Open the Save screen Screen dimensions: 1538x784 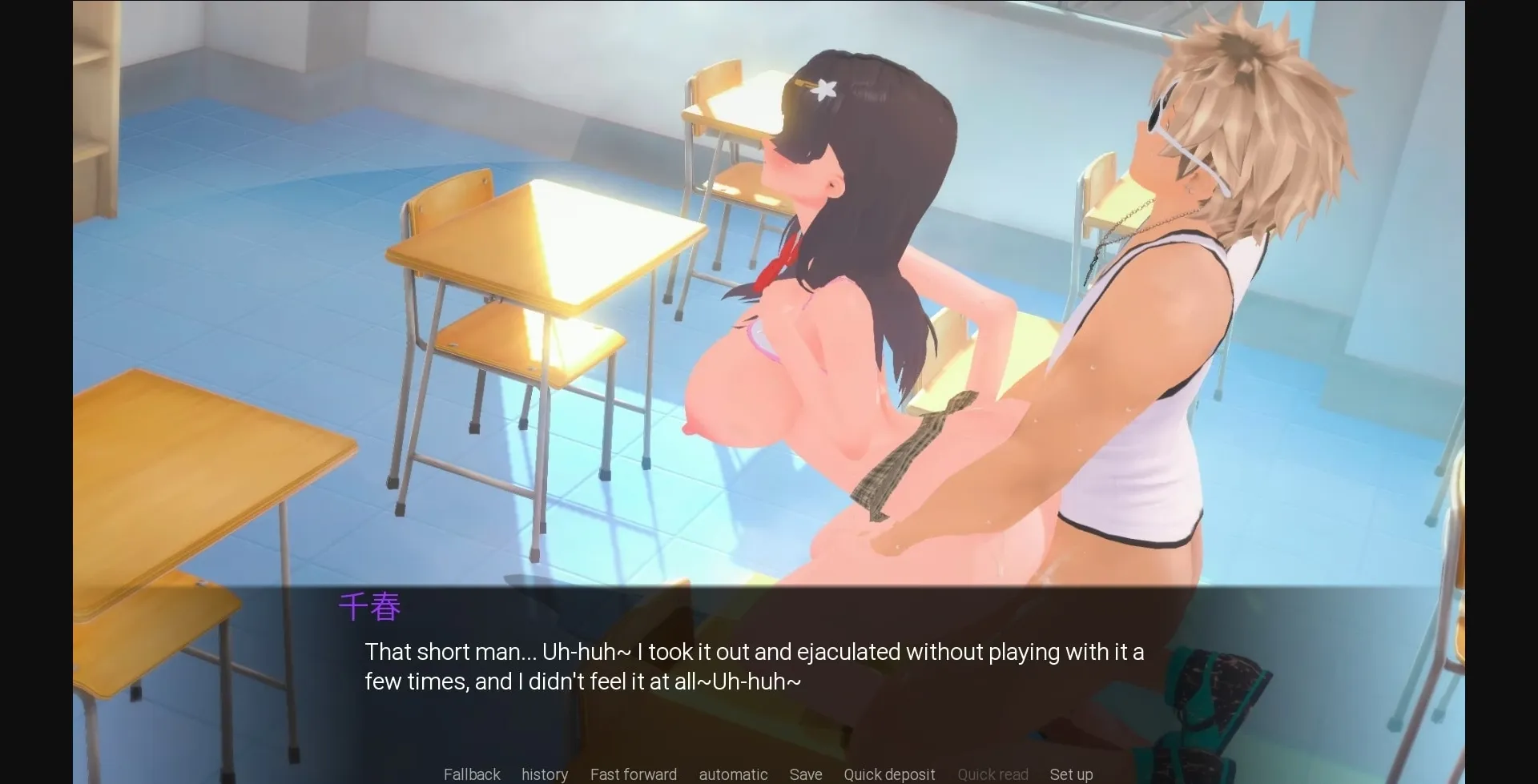[805, 774]
